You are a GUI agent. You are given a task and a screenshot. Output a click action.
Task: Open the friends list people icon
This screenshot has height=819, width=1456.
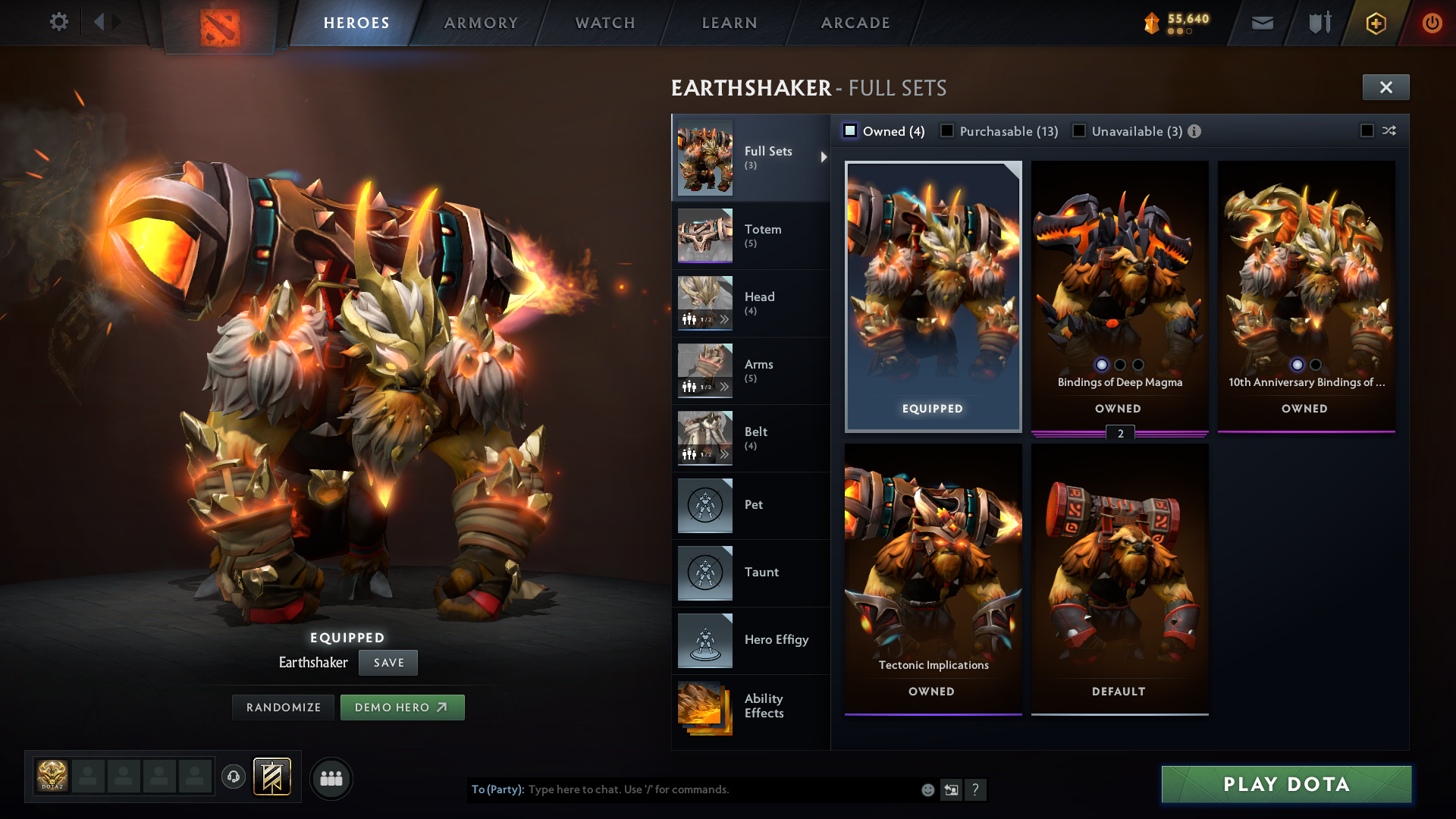point(331,777)
